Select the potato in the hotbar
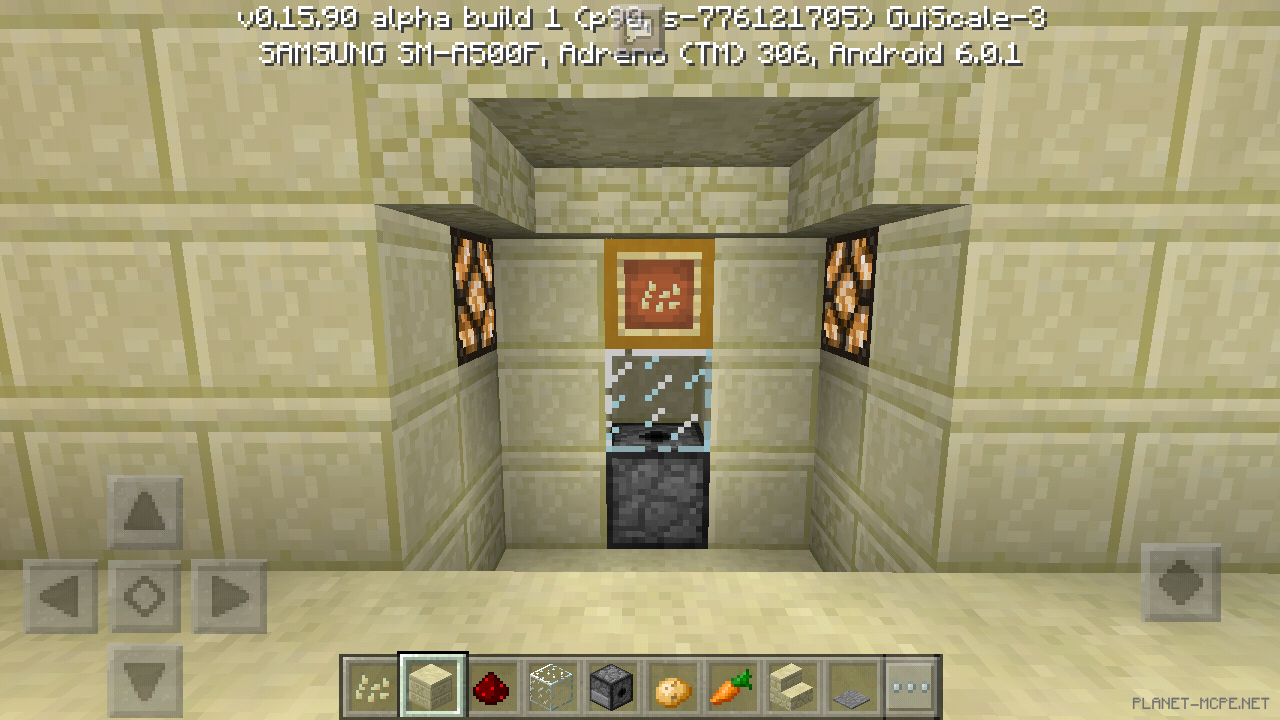The width and height of the screenshot is (1280, 720). 671,686
